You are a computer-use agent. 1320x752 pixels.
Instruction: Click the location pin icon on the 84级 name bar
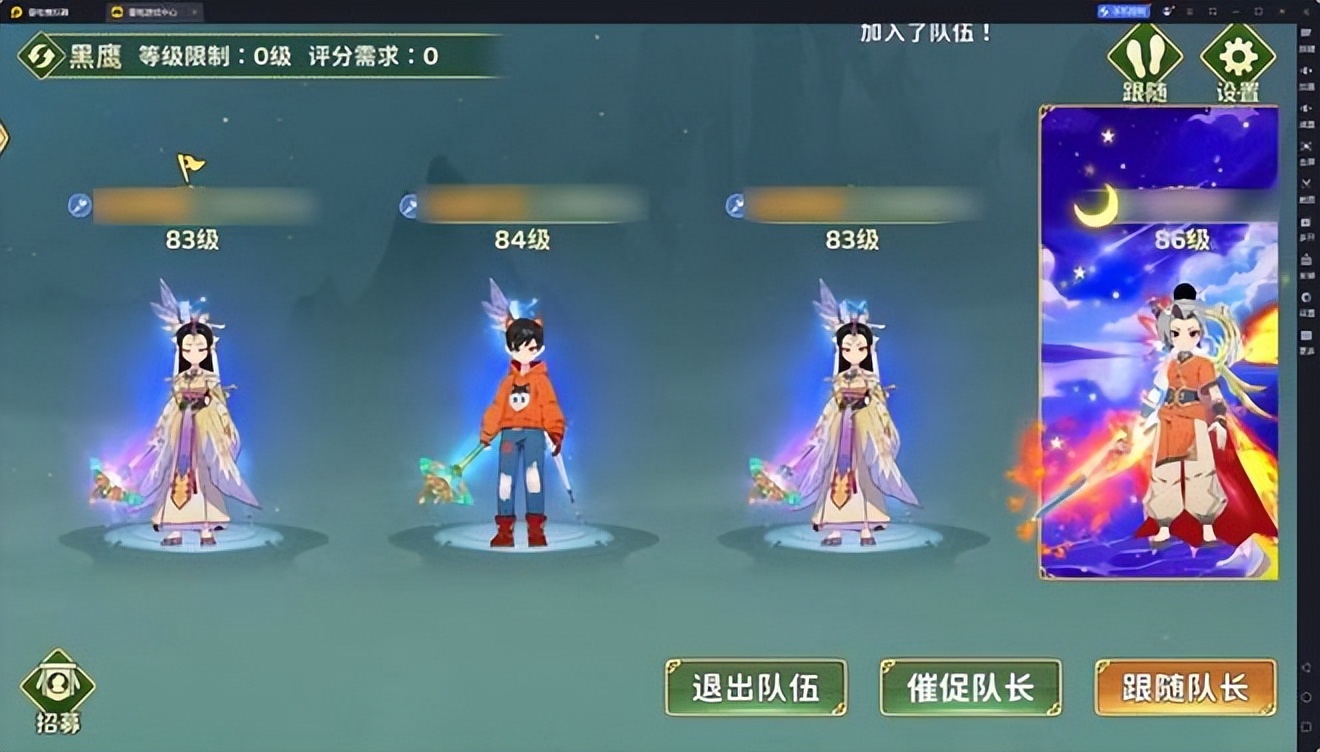coord(410,203)
